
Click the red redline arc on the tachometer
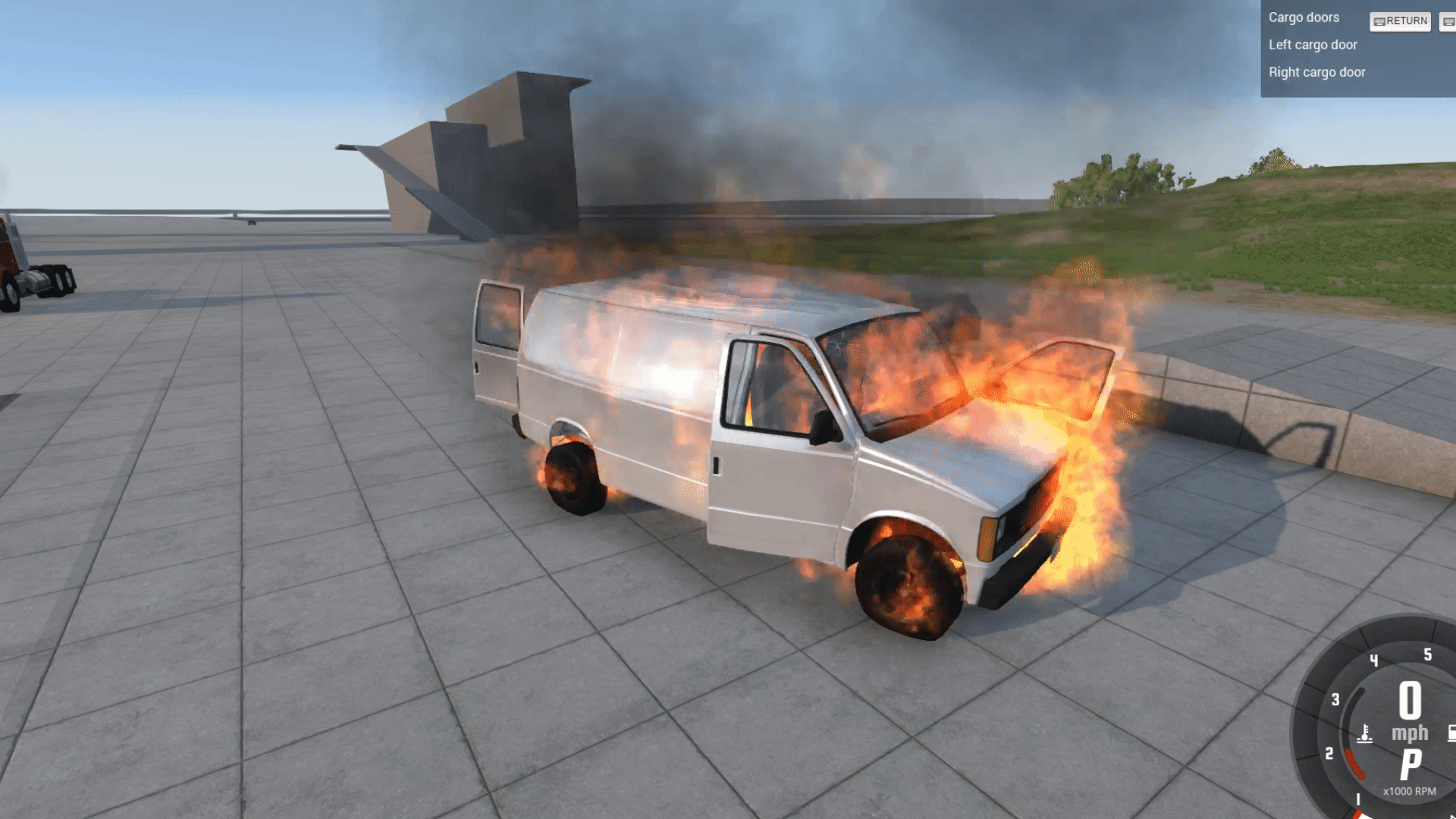click(x=1355, y=762)
